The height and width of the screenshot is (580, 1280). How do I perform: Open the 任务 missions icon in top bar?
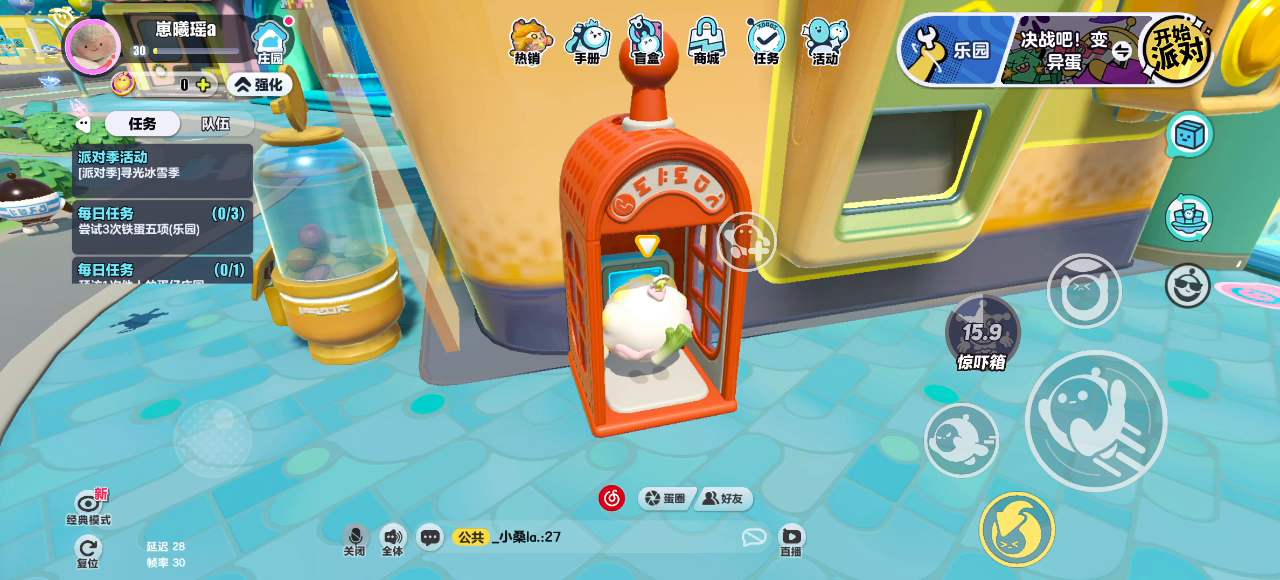[766, 42]
